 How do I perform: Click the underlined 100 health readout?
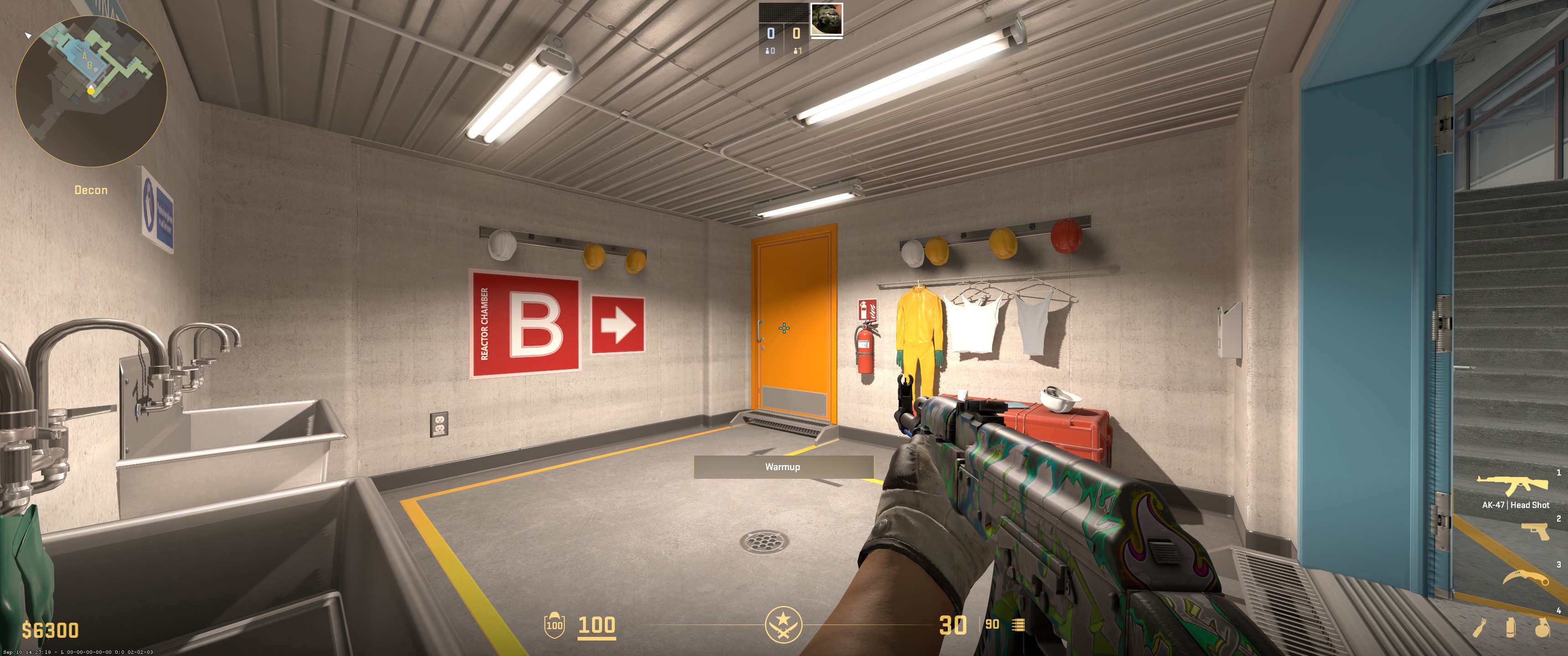pyautogui.click(x=598, y=625)
